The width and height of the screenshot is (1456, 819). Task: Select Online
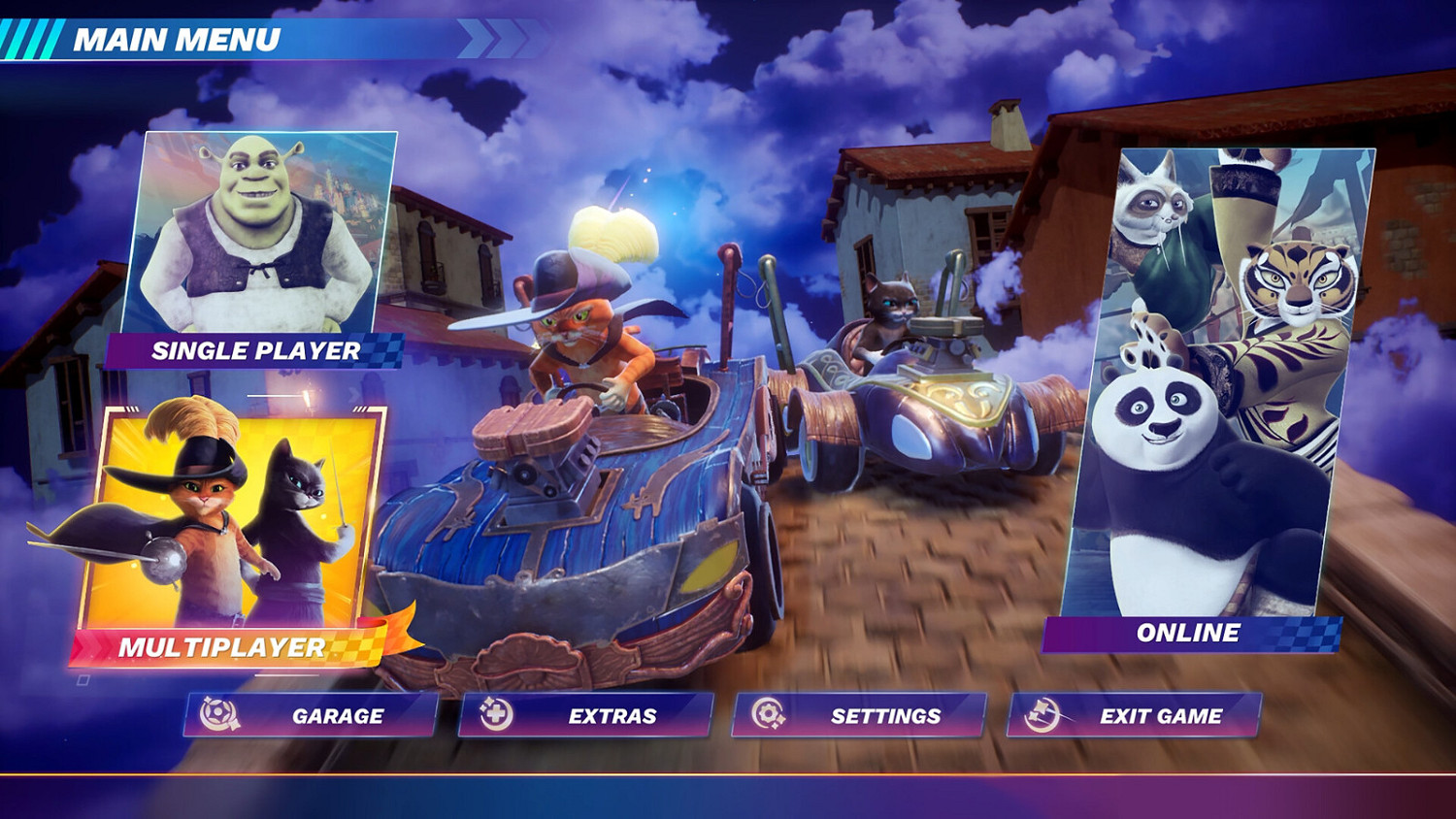click(1188, 634)
